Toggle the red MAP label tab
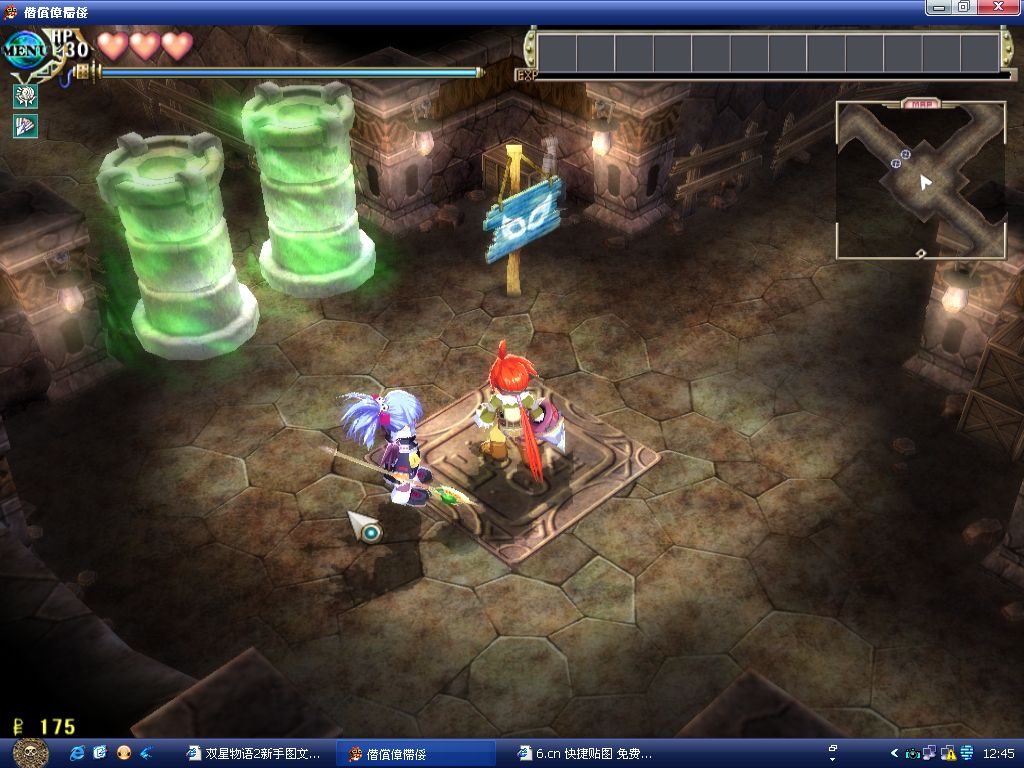 (920, 103)
